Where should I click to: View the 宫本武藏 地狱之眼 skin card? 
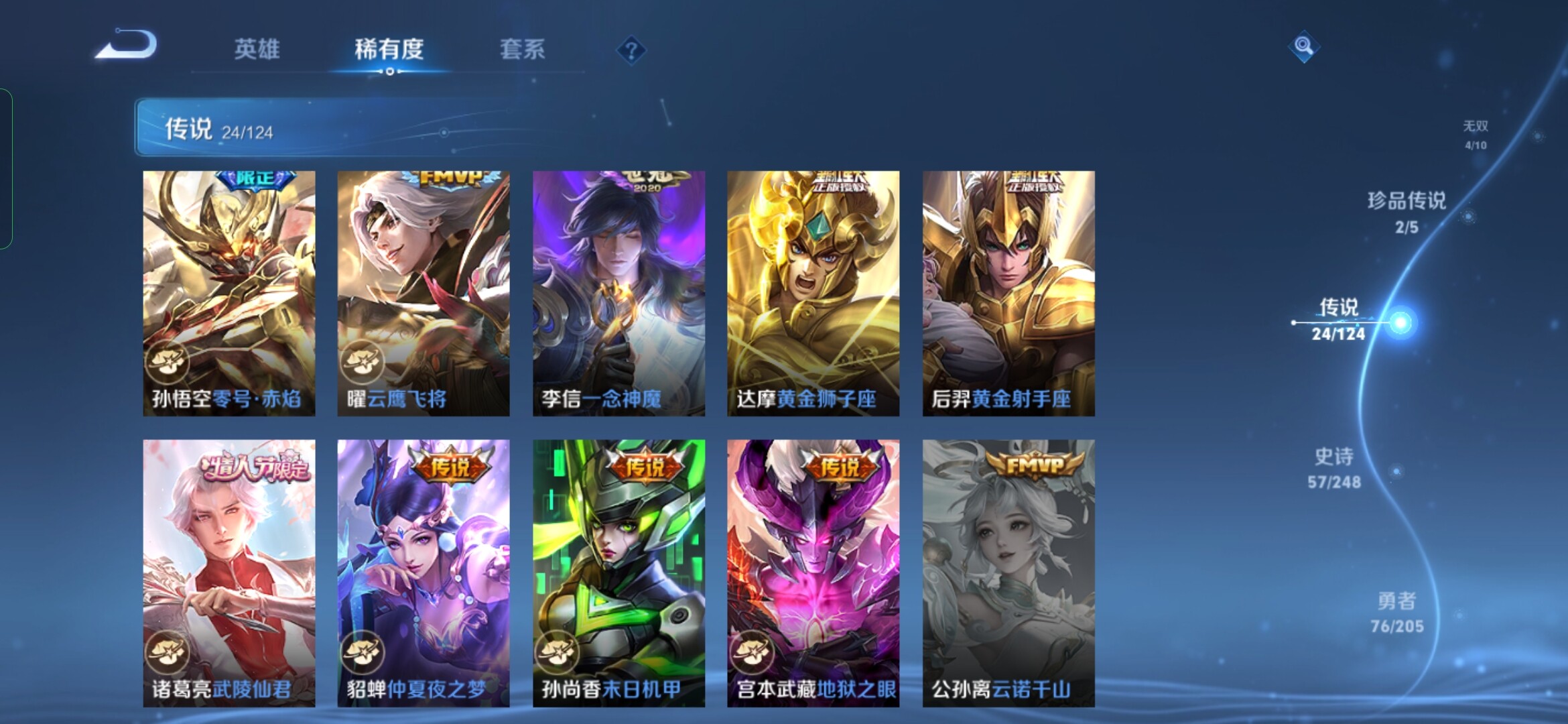813,572
